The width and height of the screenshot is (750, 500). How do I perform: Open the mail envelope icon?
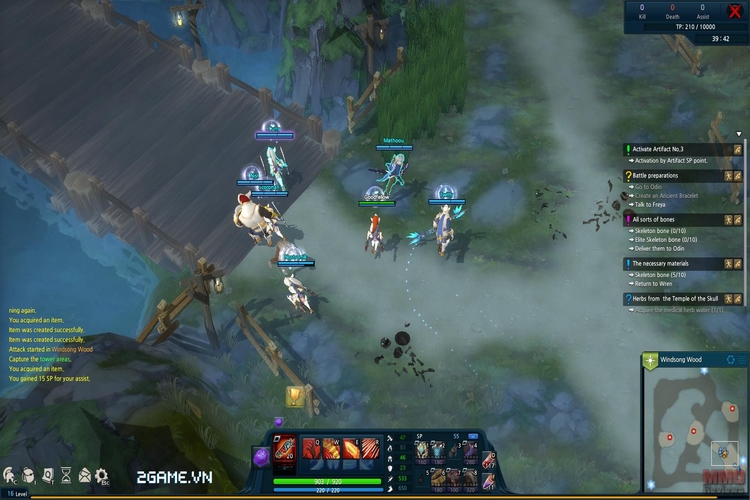pyautogui.click(x=85, y=475)
